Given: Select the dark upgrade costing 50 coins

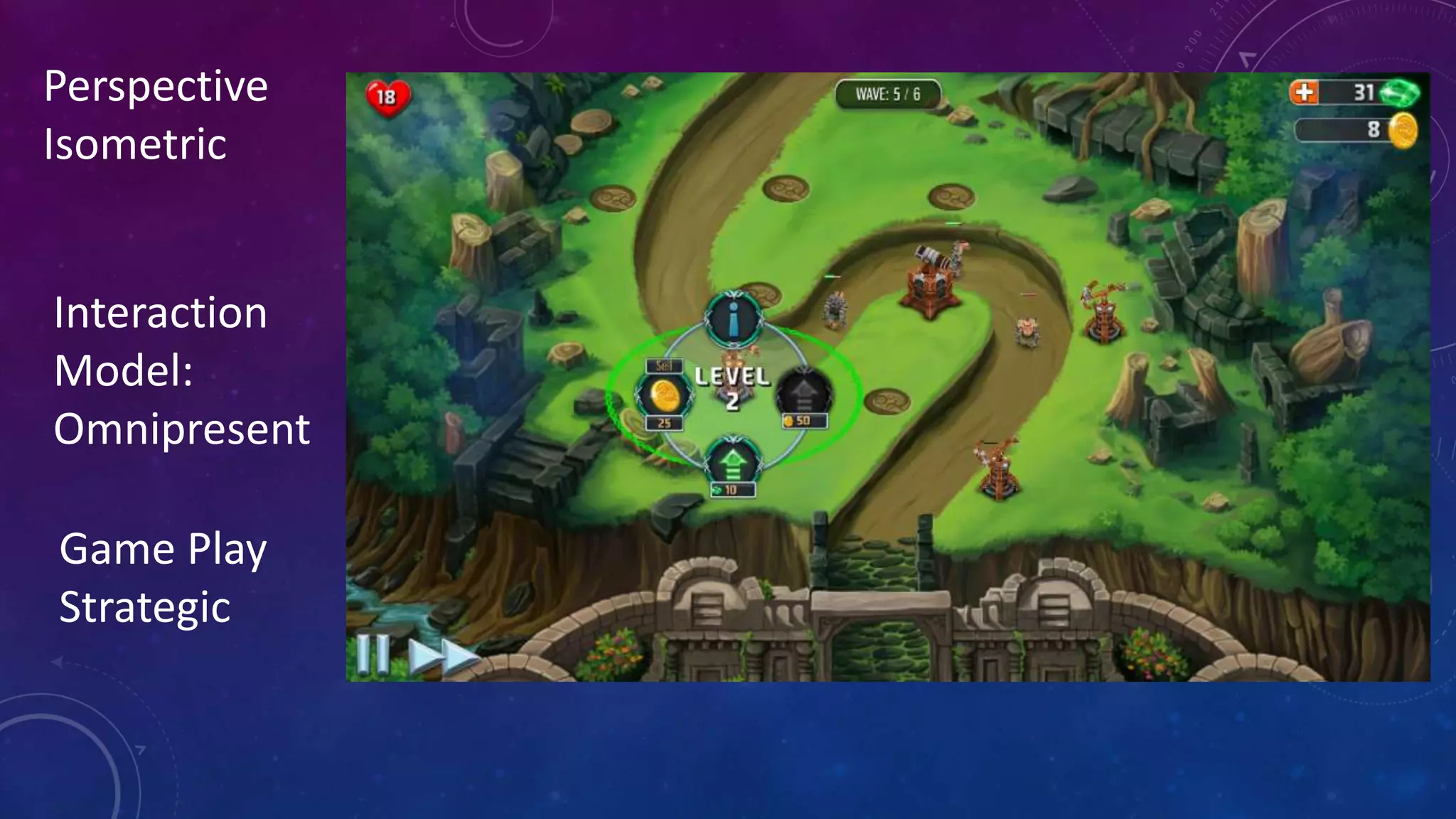Looking at the screenshot, I should (803, 392).
